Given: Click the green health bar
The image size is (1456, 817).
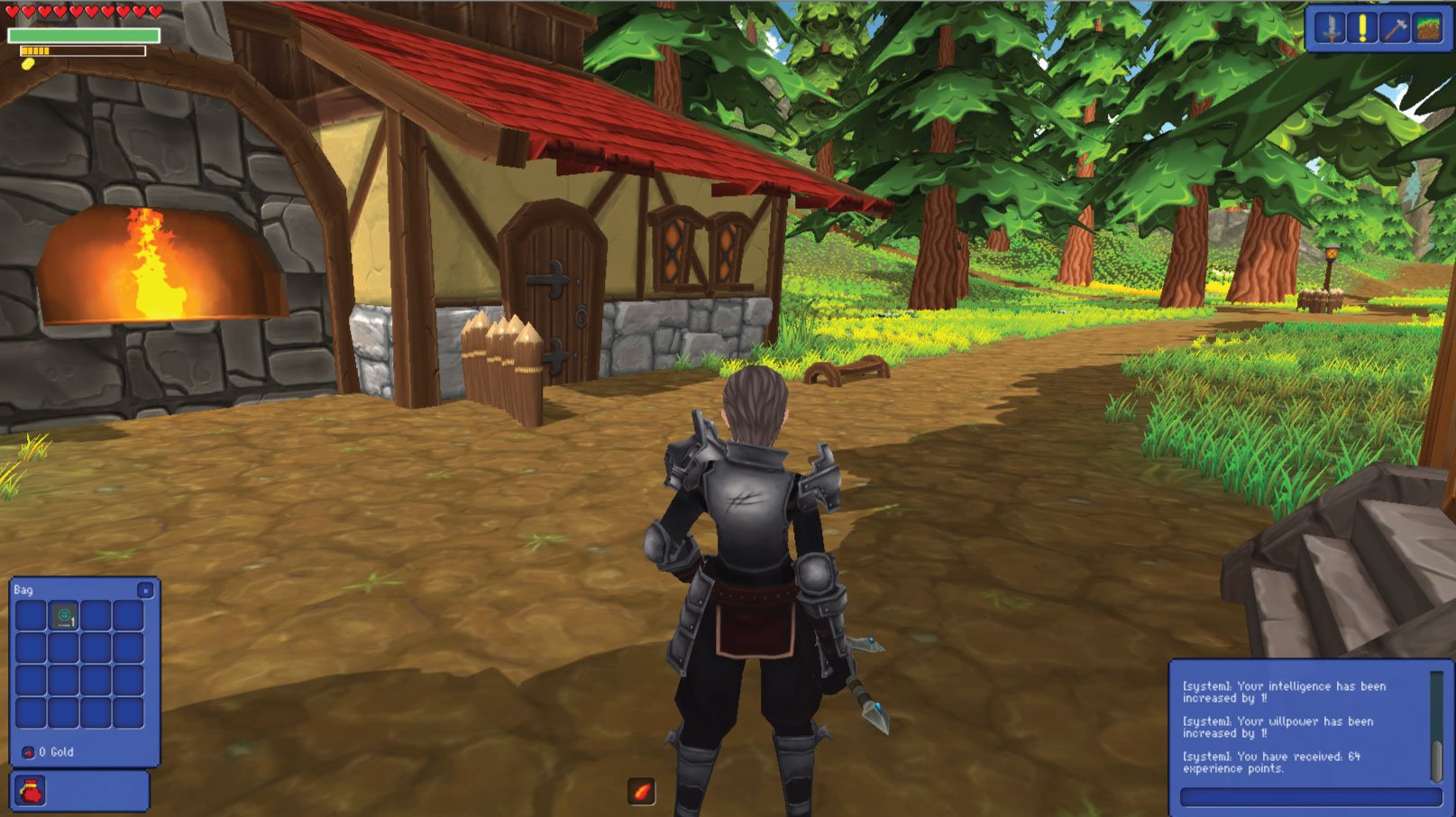Looking at the screenshot, I should click(86, 34).
